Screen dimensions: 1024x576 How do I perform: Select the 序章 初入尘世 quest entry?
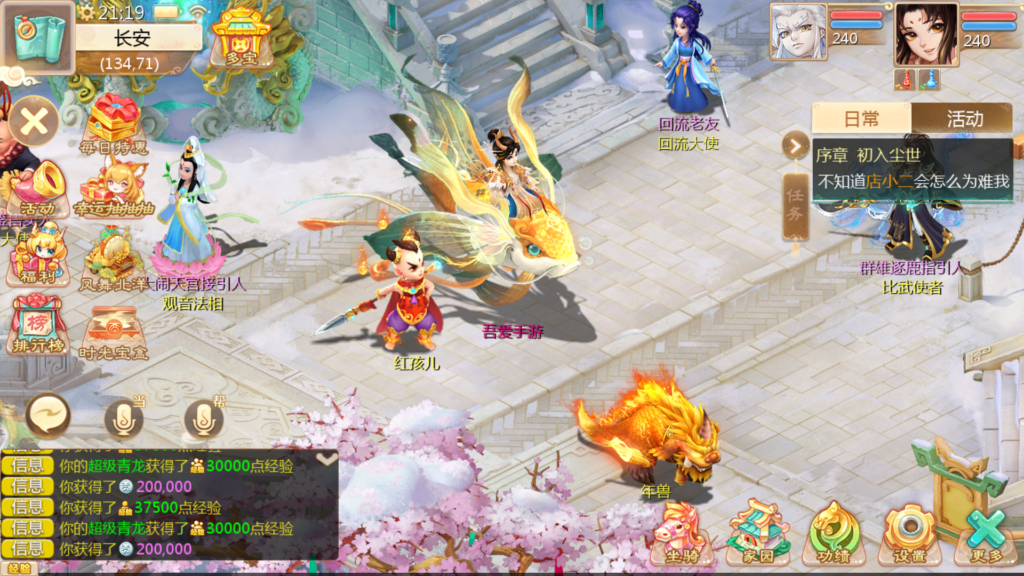tap(912, 168)
